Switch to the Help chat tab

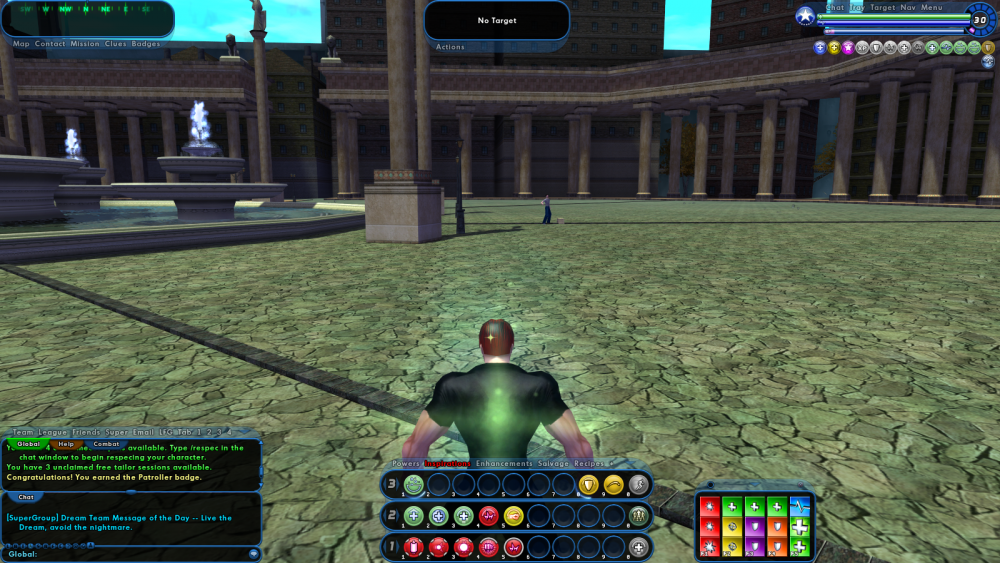(66, 443)
